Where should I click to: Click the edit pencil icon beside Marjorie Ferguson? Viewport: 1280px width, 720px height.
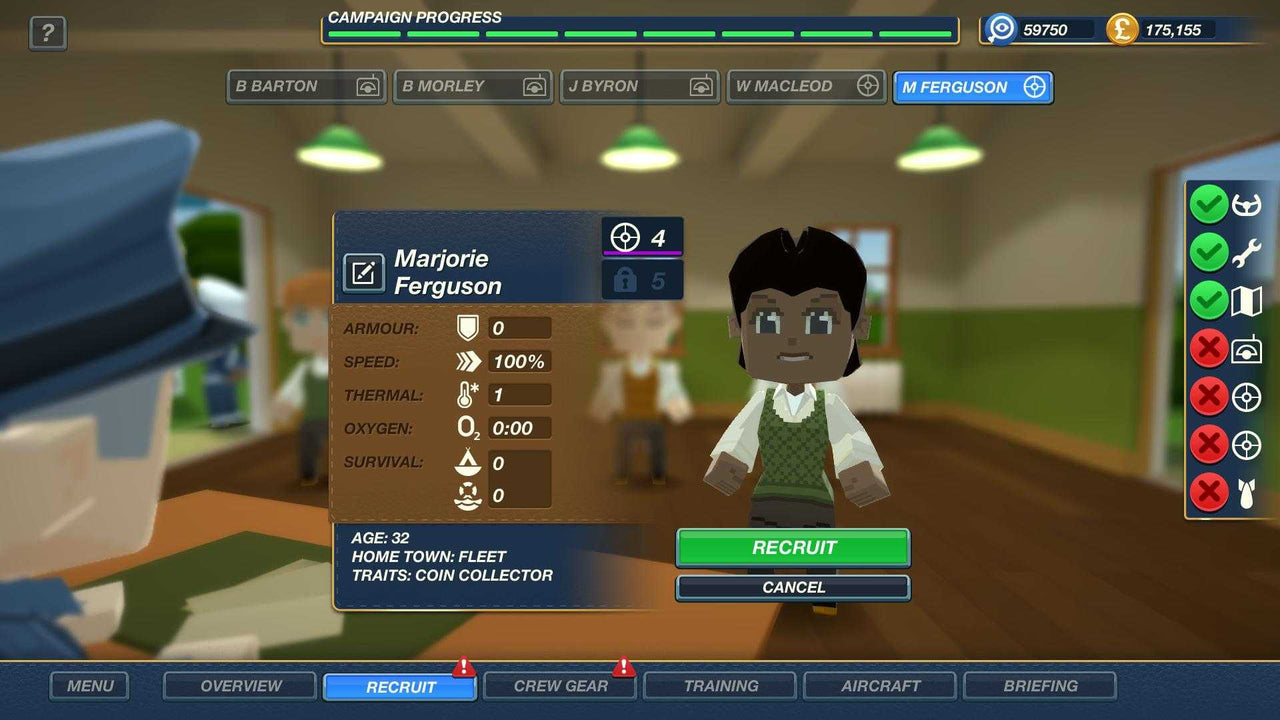[366, 272]
